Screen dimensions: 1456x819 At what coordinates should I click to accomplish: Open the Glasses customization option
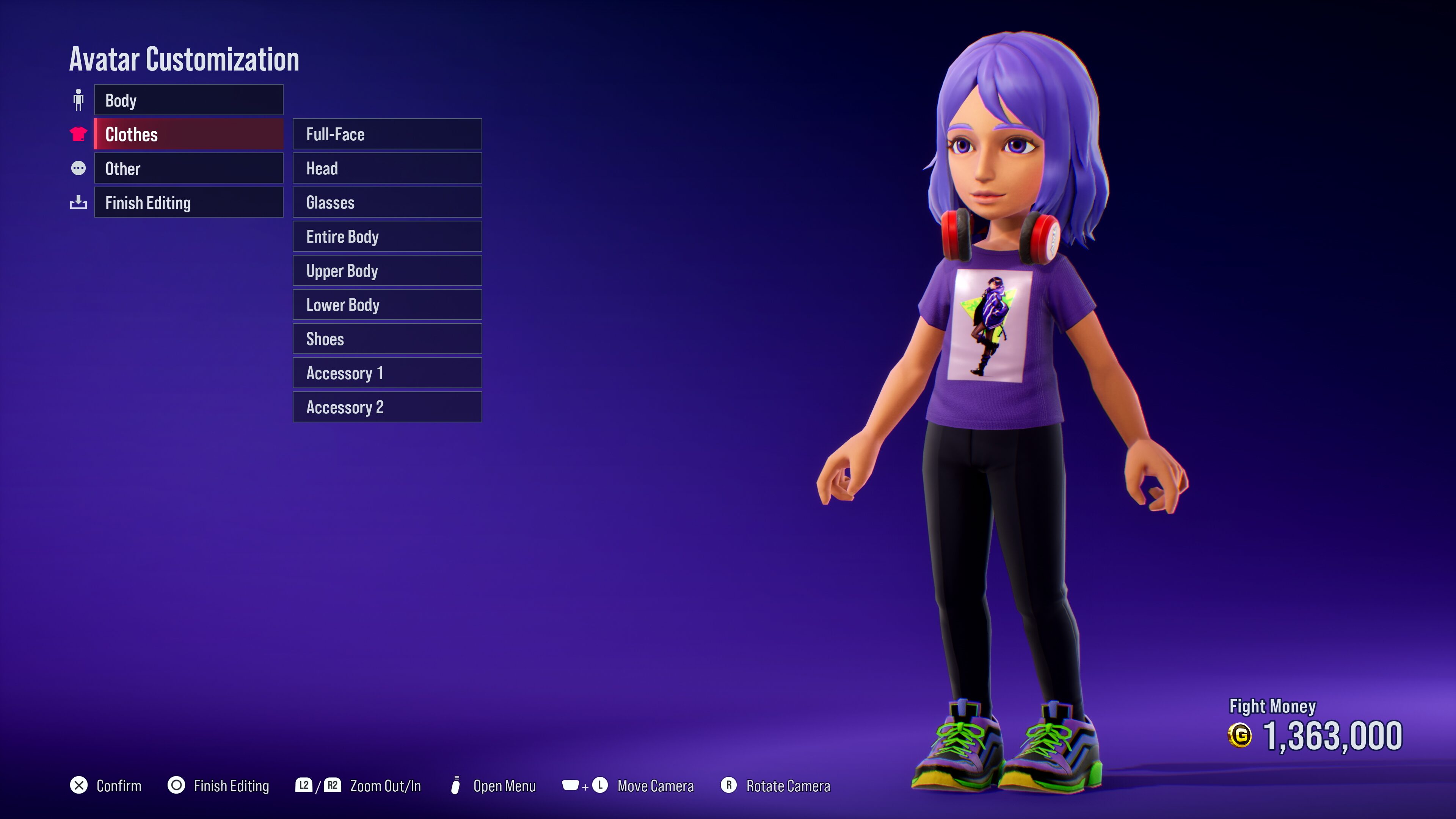(387, 202)
